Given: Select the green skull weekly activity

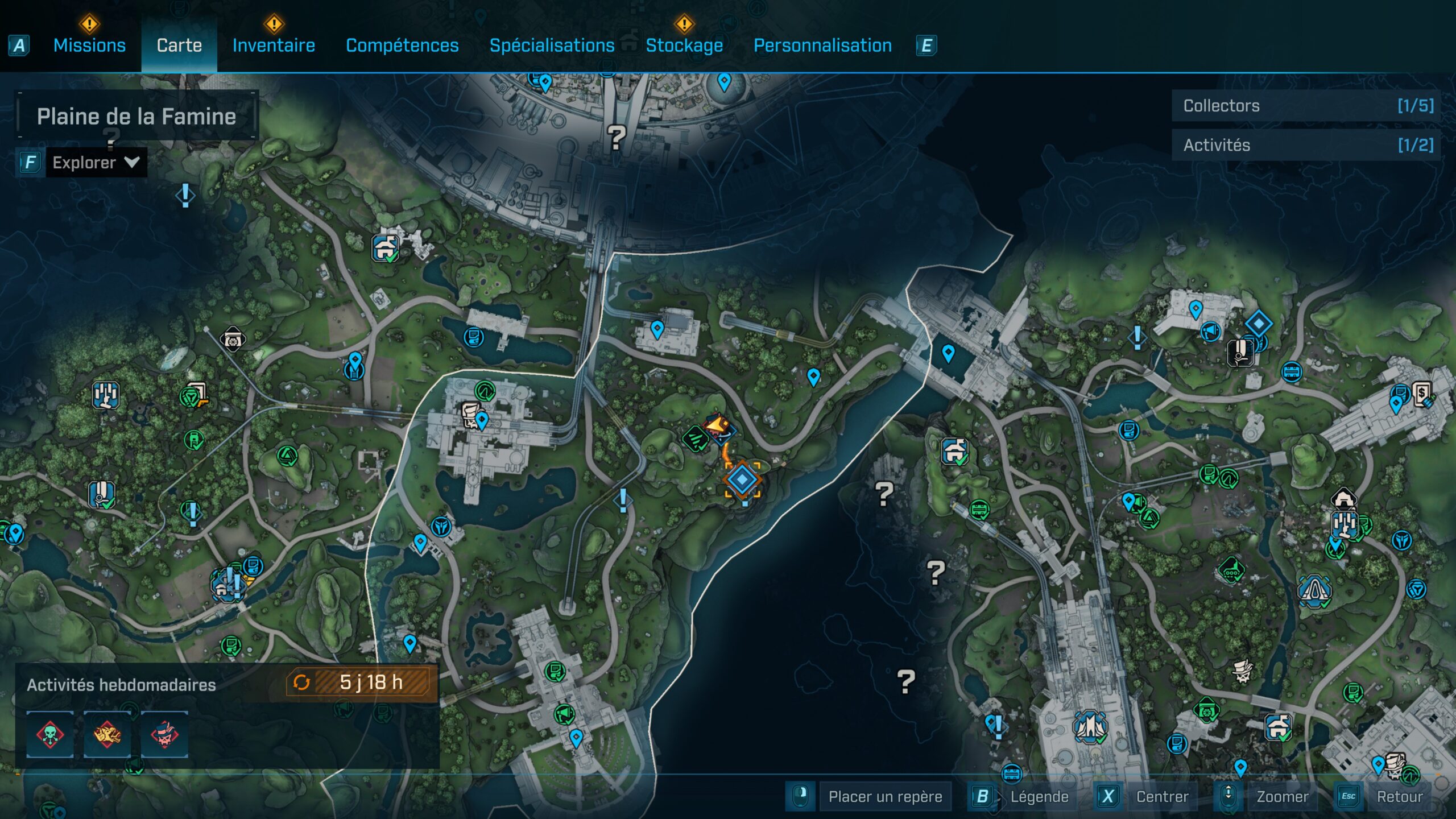Looking at the screenshot, I should (50, 734).
